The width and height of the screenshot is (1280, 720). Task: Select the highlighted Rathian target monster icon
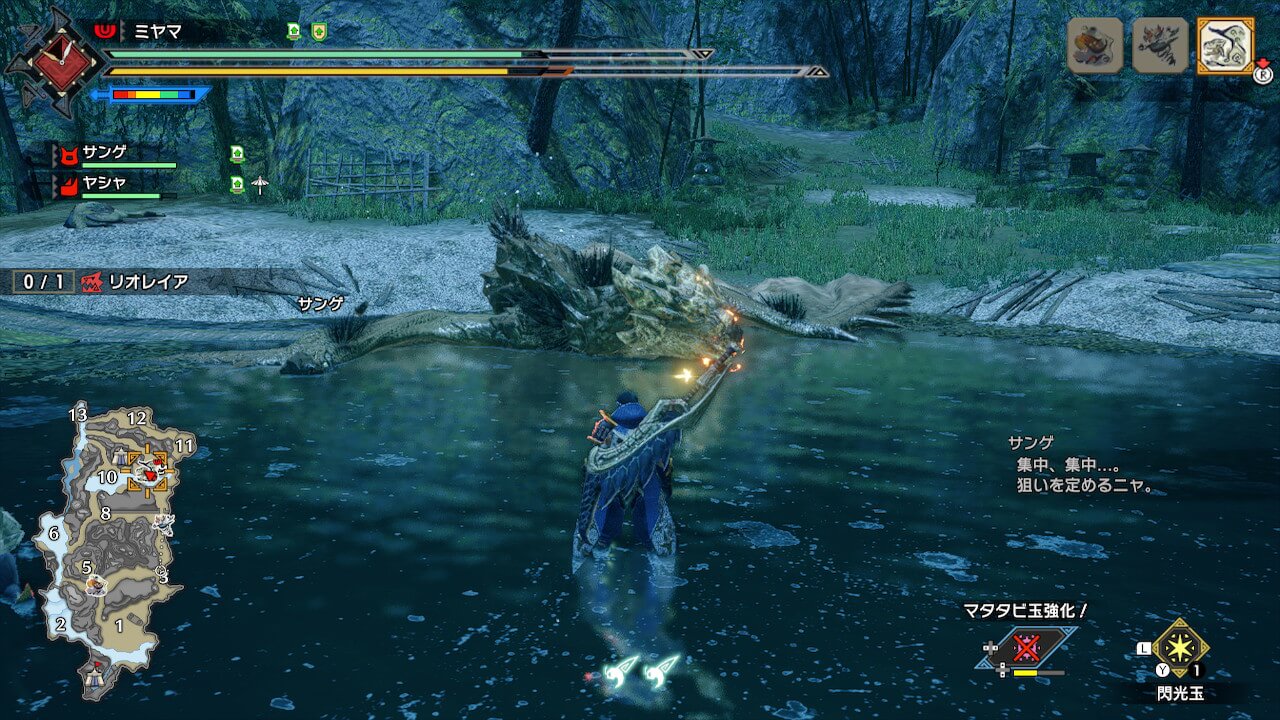coord(1225,46)
